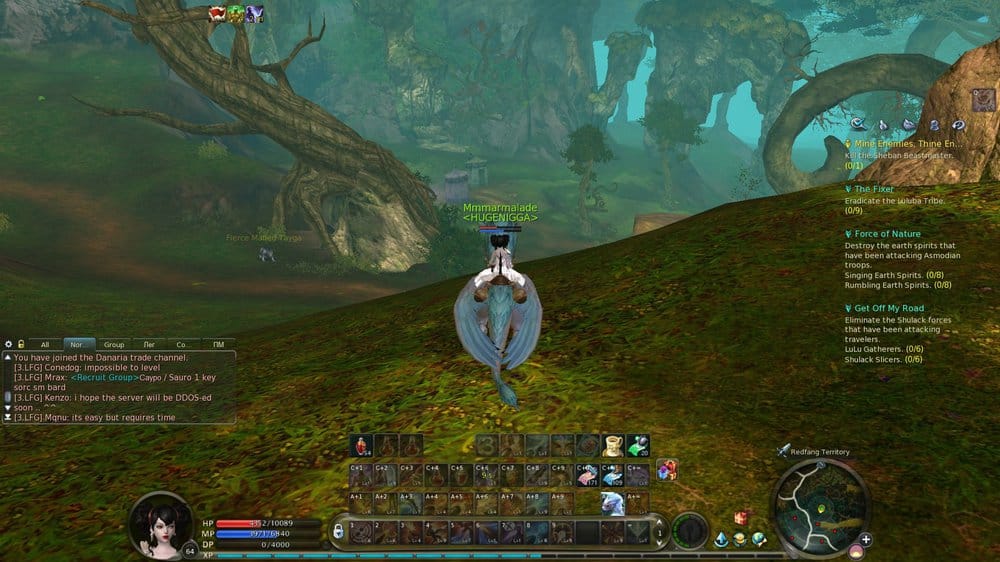Use the red health potion slot
The height and width of the screenshot is (562, 1000).
363,446
